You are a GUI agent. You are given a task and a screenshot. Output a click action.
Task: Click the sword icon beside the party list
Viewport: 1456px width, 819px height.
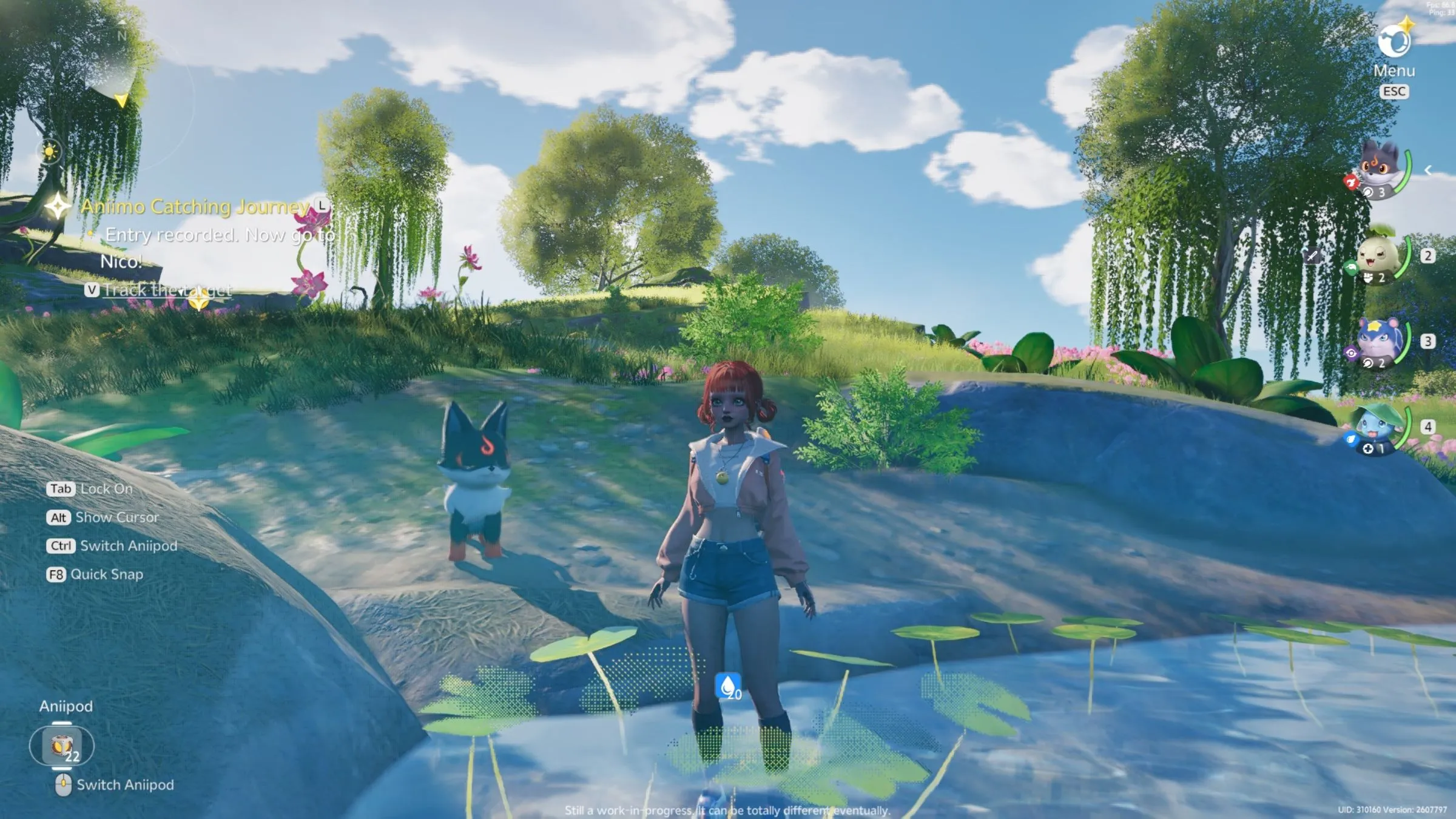pos(1312,256)
